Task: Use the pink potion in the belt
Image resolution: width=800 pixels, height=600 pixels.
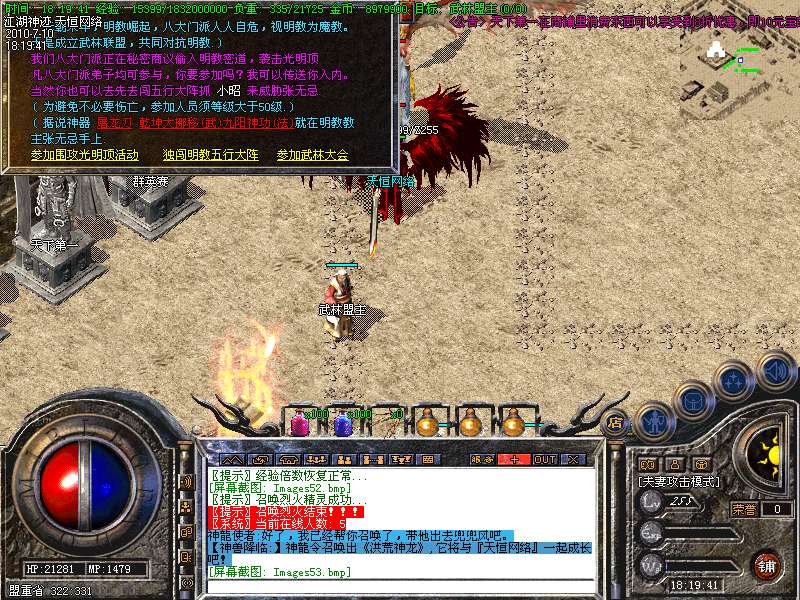Action: (x=299, y=423)
